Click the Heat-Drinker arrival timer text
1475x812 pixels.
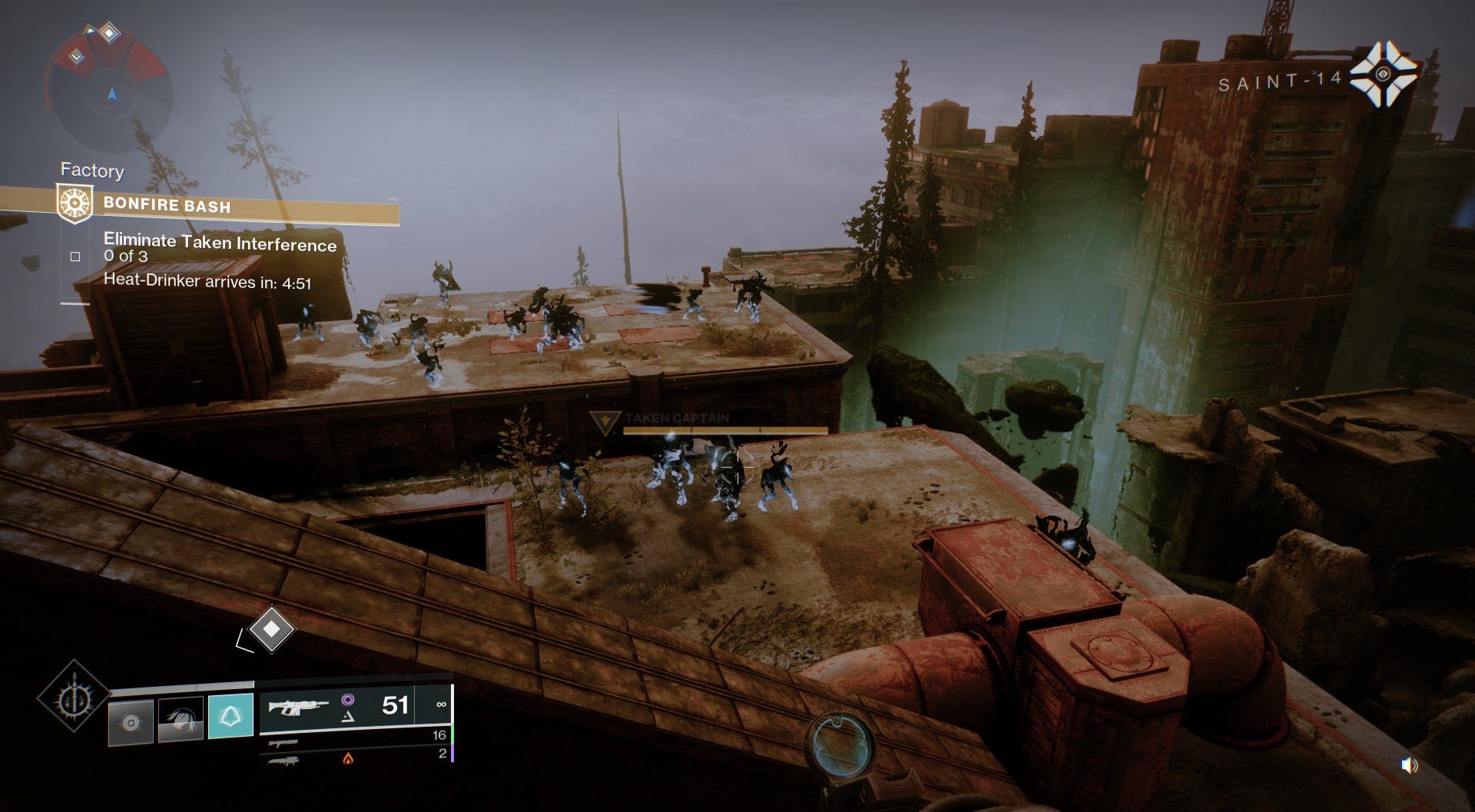click(207, 280)
